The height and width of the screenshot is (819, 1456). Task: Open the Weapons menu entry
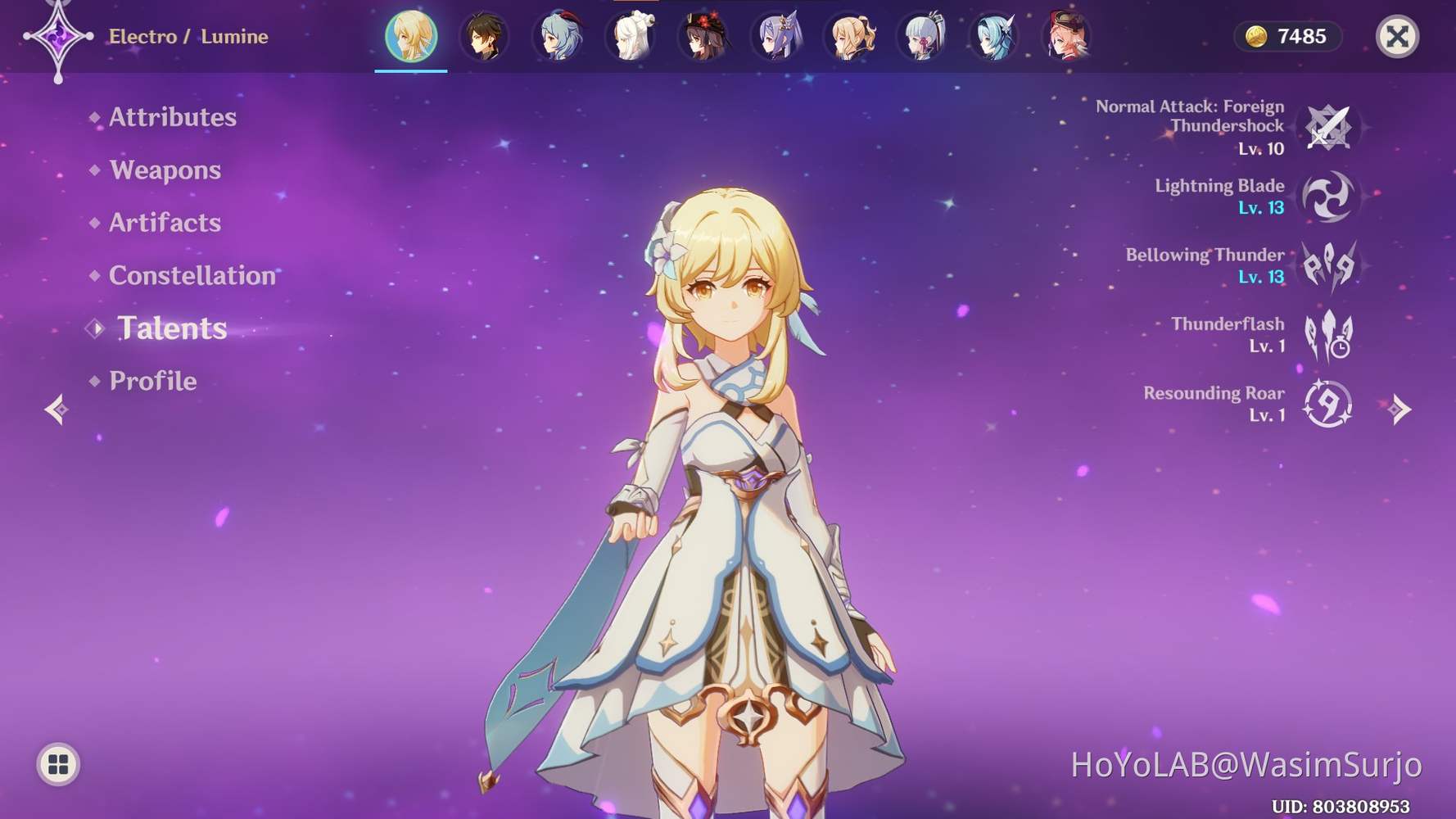point(165,170)
